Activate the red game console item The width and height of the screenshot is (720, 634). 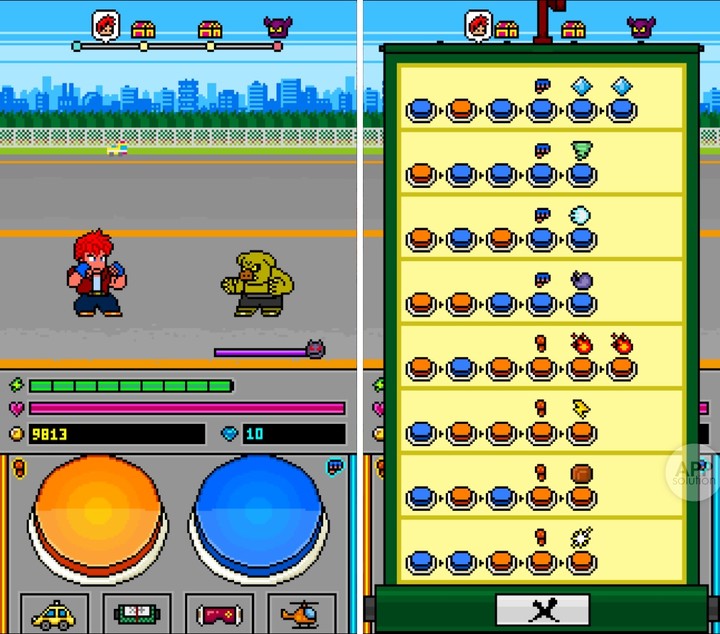tap(220, 613)
